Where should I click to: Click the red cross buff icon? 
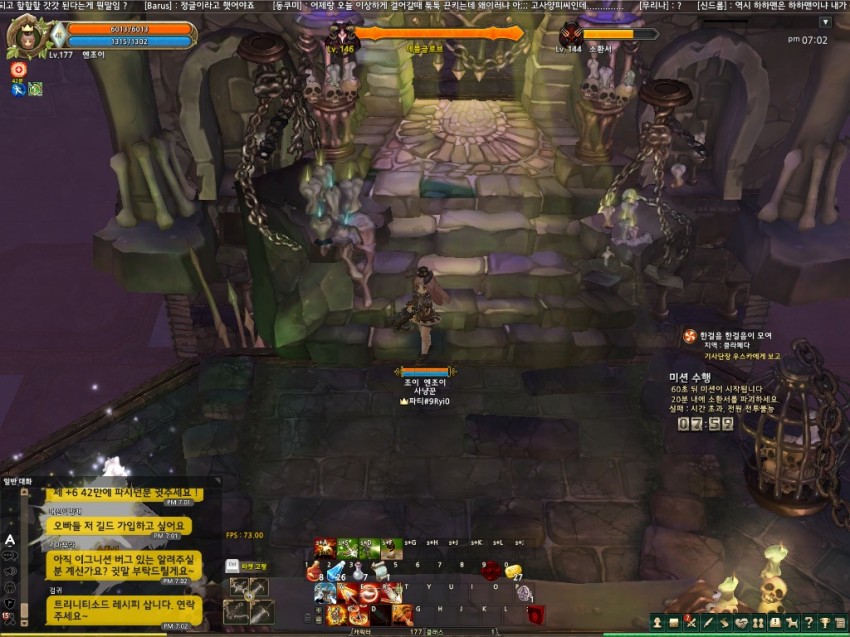[x=17, y=70]
